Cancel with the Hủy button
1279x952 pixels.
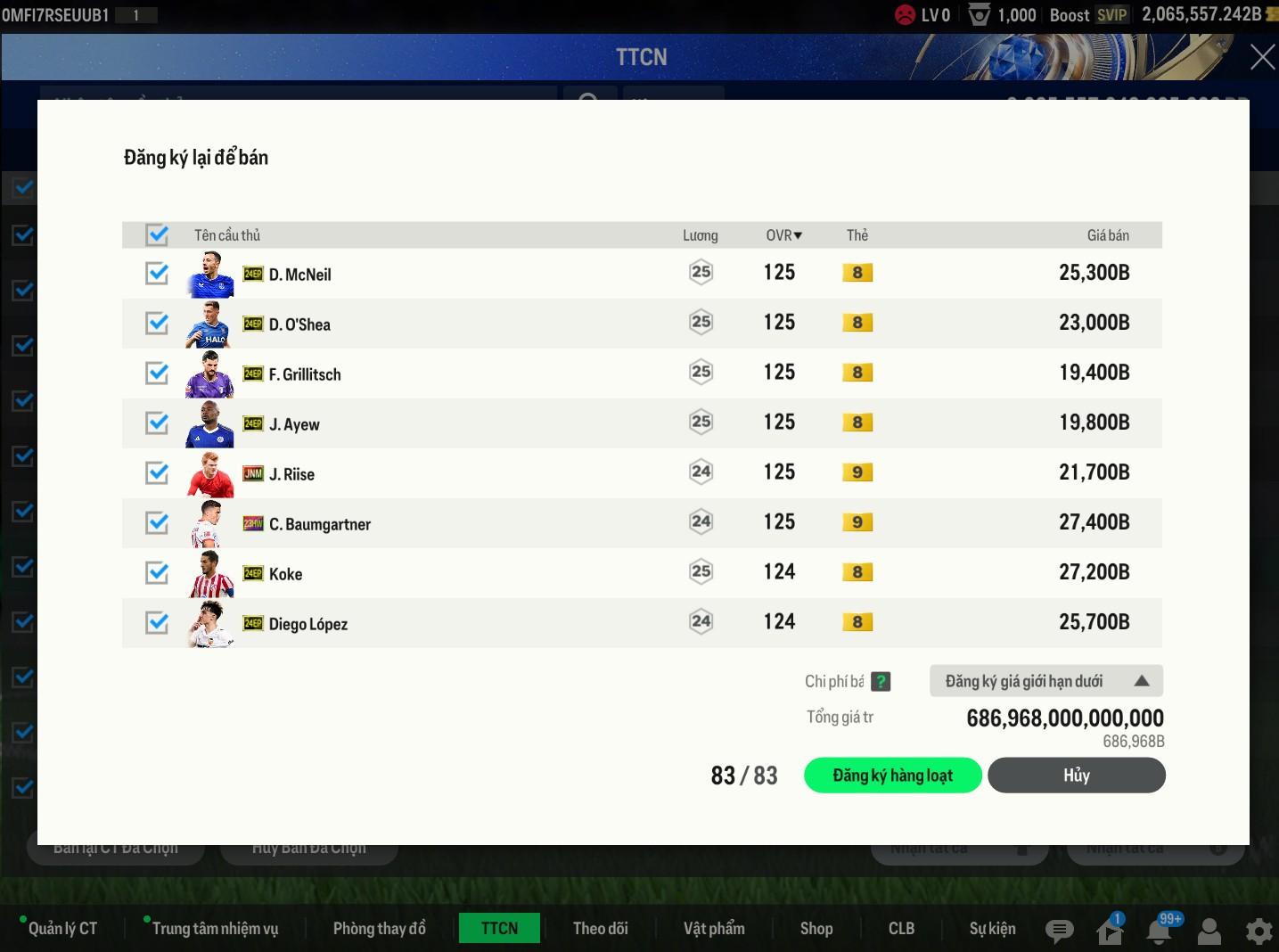pyautogui.click(x=1076, y=776)
